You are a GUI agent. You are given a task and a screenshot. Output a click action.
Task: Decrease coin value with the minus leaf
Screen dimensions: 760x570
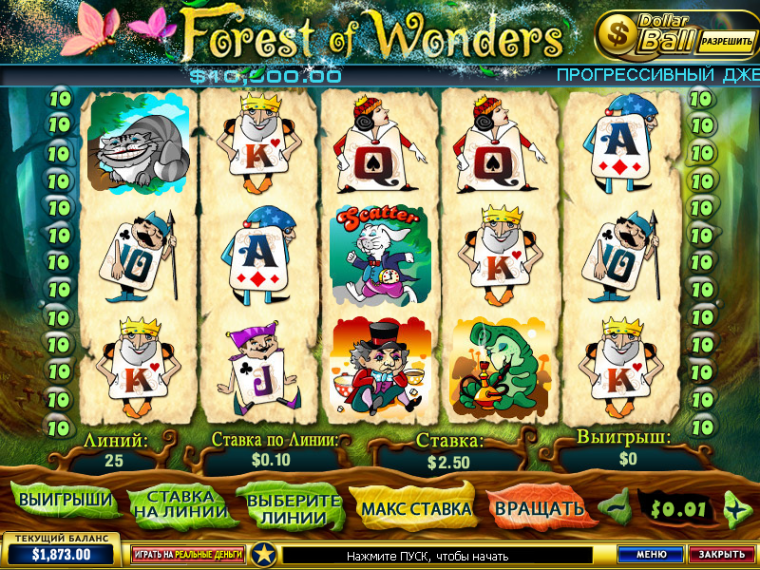[616, 507]
